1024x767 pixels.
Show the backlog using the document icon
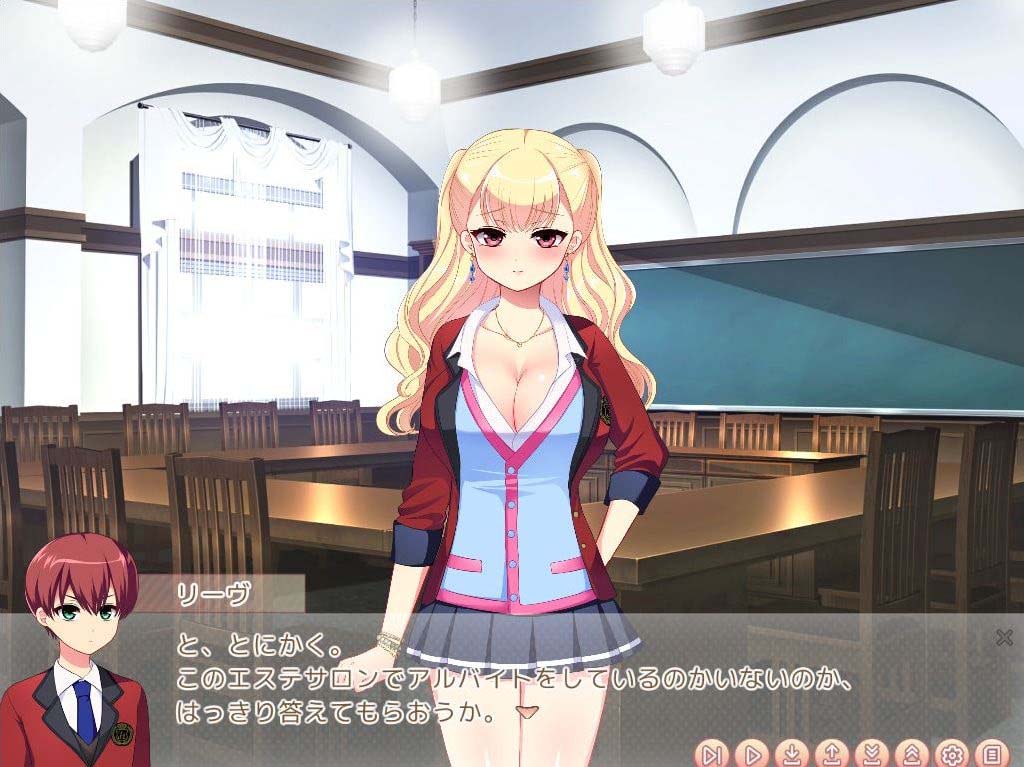pyautogui.click(x=990, y=753)
